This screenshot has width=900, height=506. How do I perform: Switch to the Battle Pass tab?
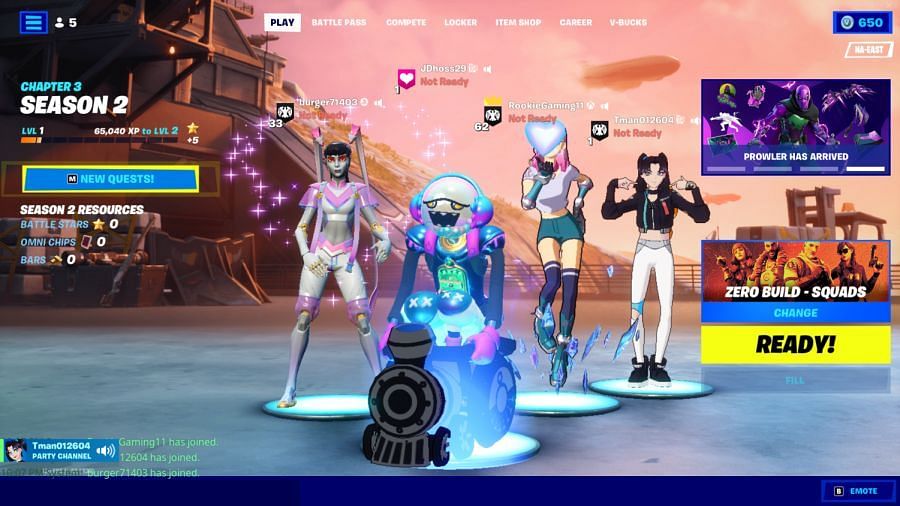click(339, 22)
